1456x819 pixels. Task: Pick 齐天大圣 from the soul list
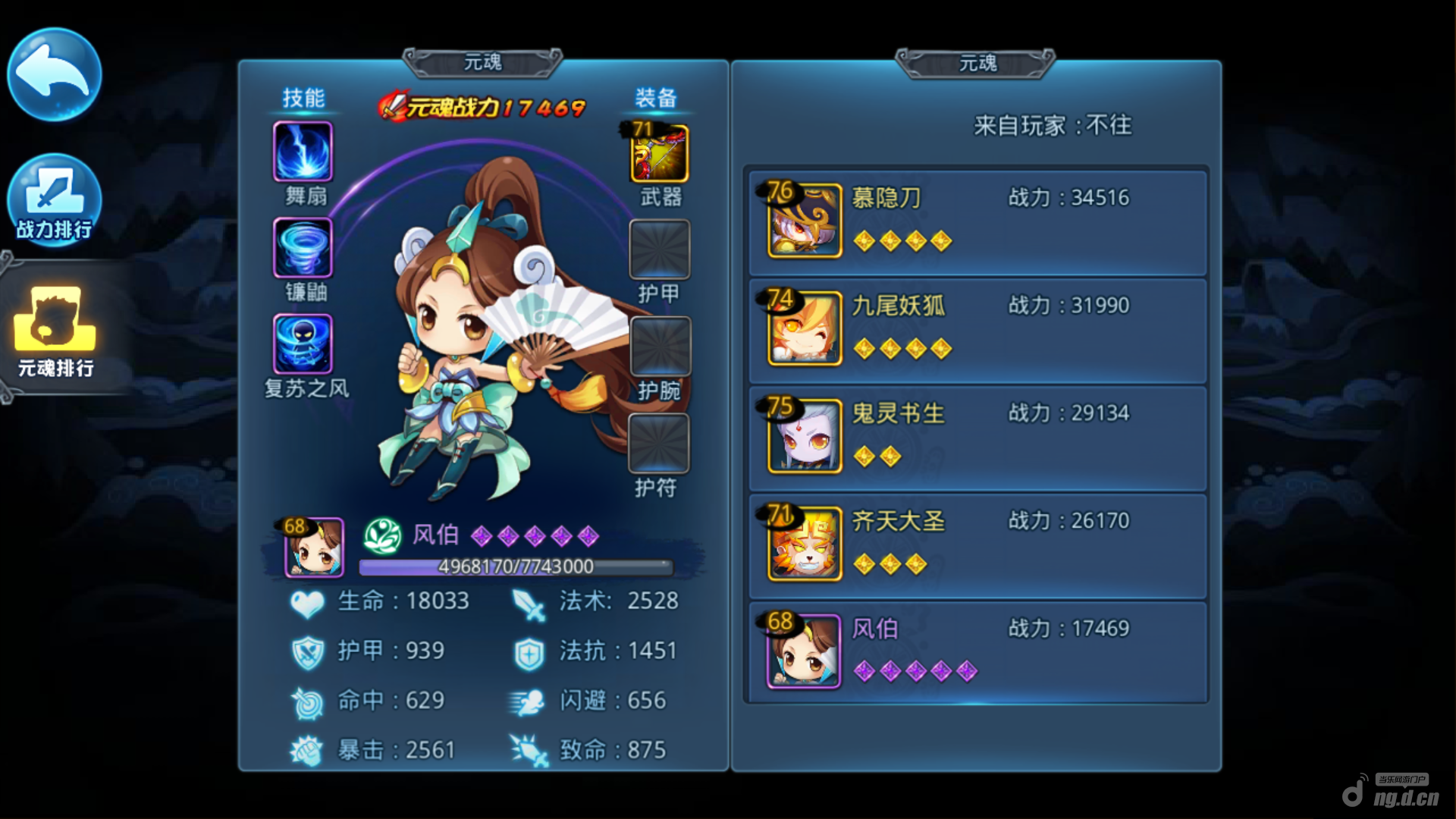point(977,545)
